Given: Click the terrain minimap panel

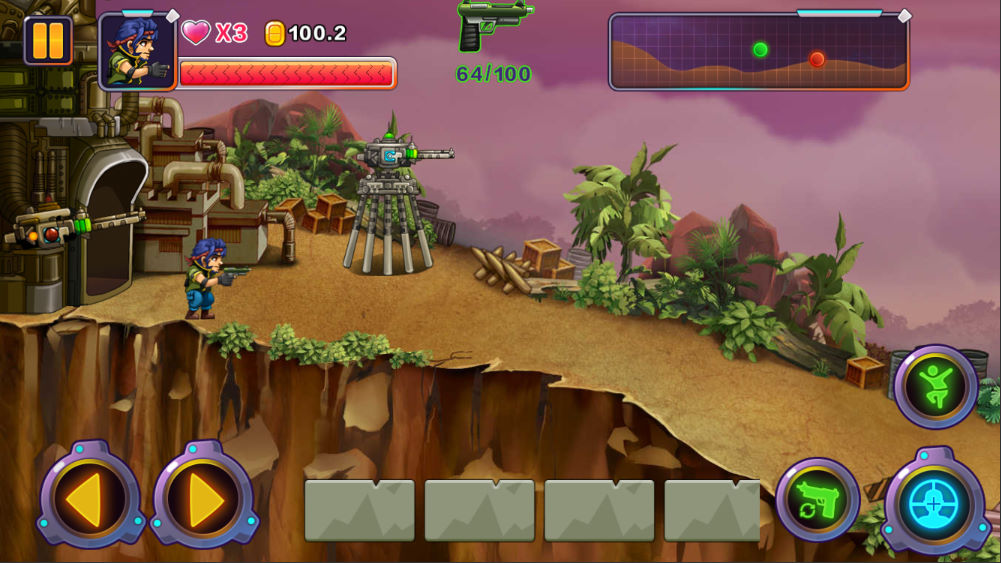Looking at the screenshot, I should point(759,52).
